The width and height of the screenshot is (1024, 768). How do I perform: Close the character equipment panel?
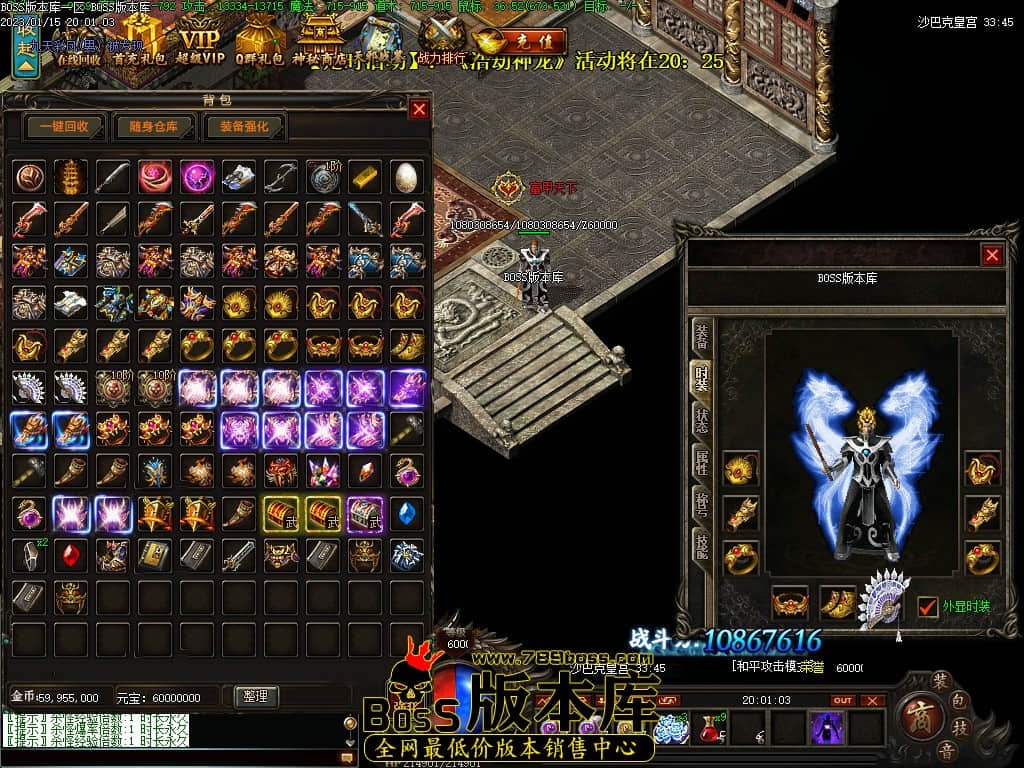(x=992, y=255)
